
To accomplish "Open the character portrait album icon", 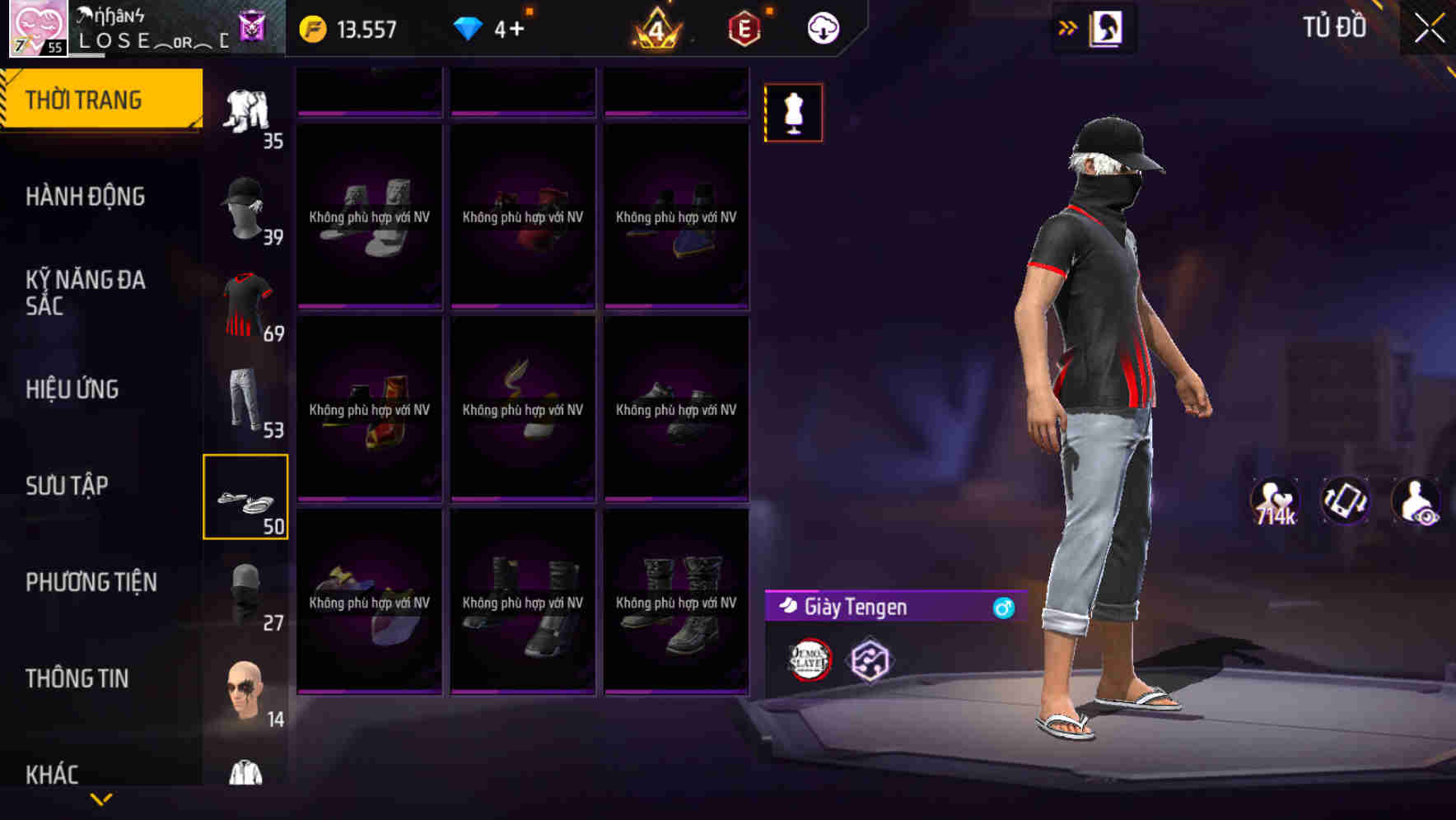I will 1108,27.
